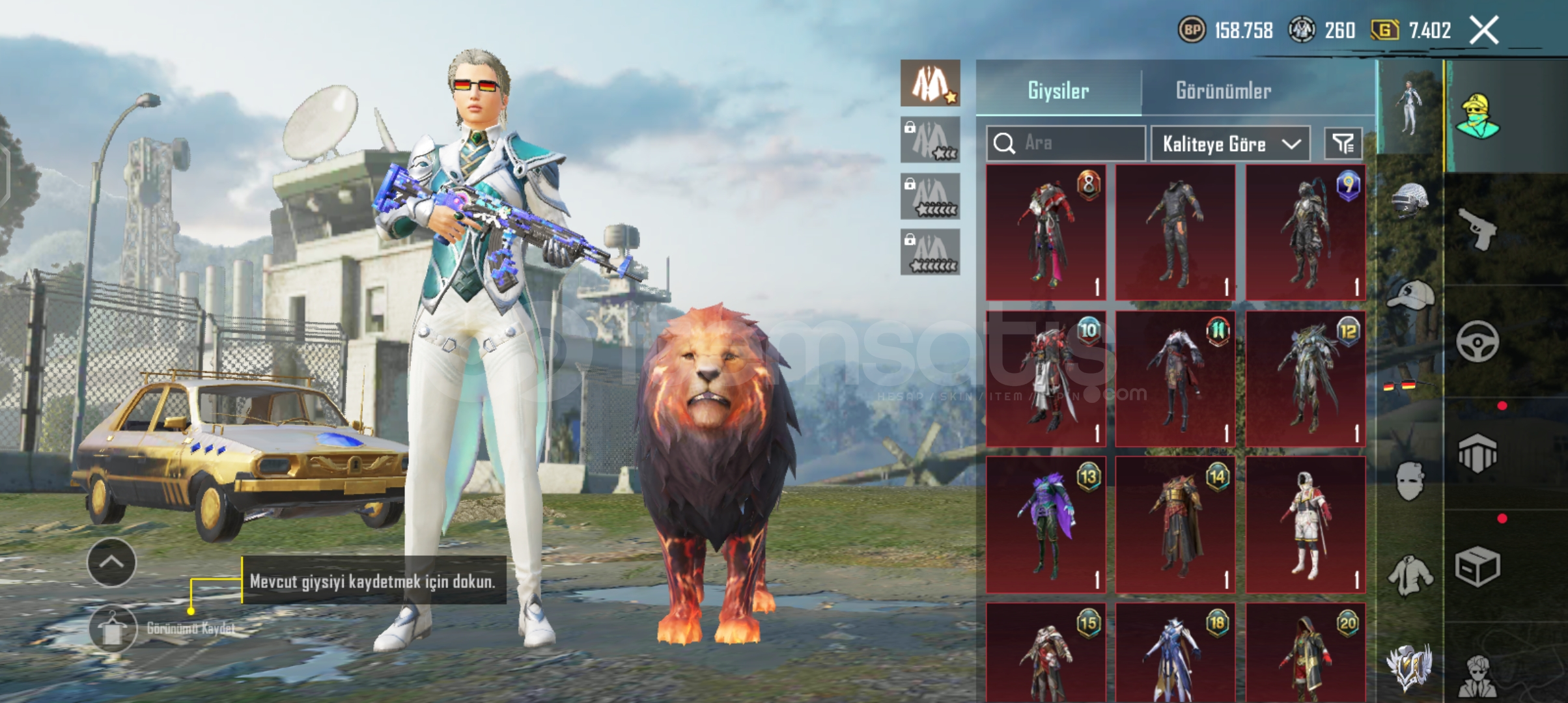Tap the Görünümü Kaydet save-look button
Image resolution: width=1568 pixels, height=703 pixels.
pos(113,629)
